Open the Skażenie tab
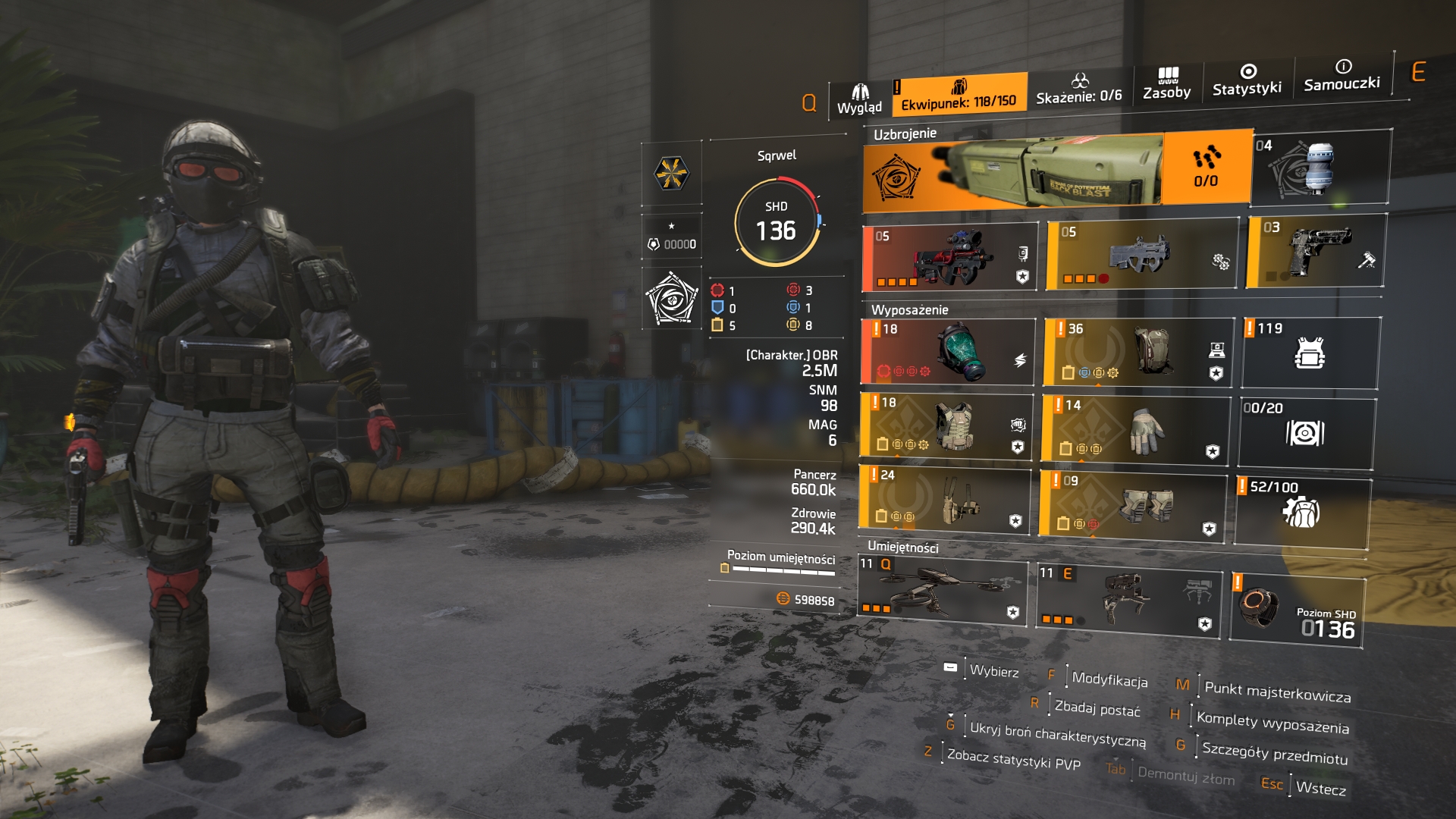Screen dimensions: 1456x819 [x=1078, y=89]
